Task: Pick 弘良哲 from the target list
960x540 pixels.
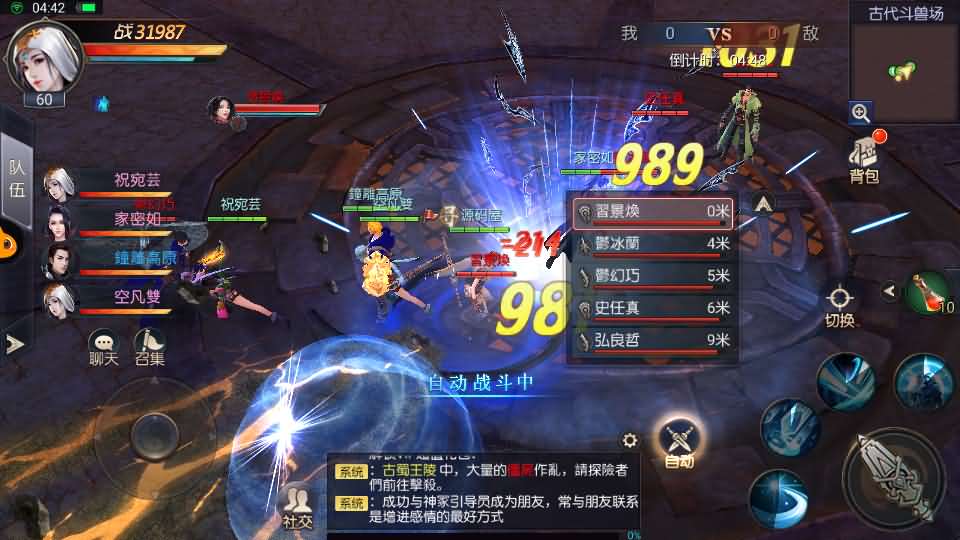Action: (654, 340)
